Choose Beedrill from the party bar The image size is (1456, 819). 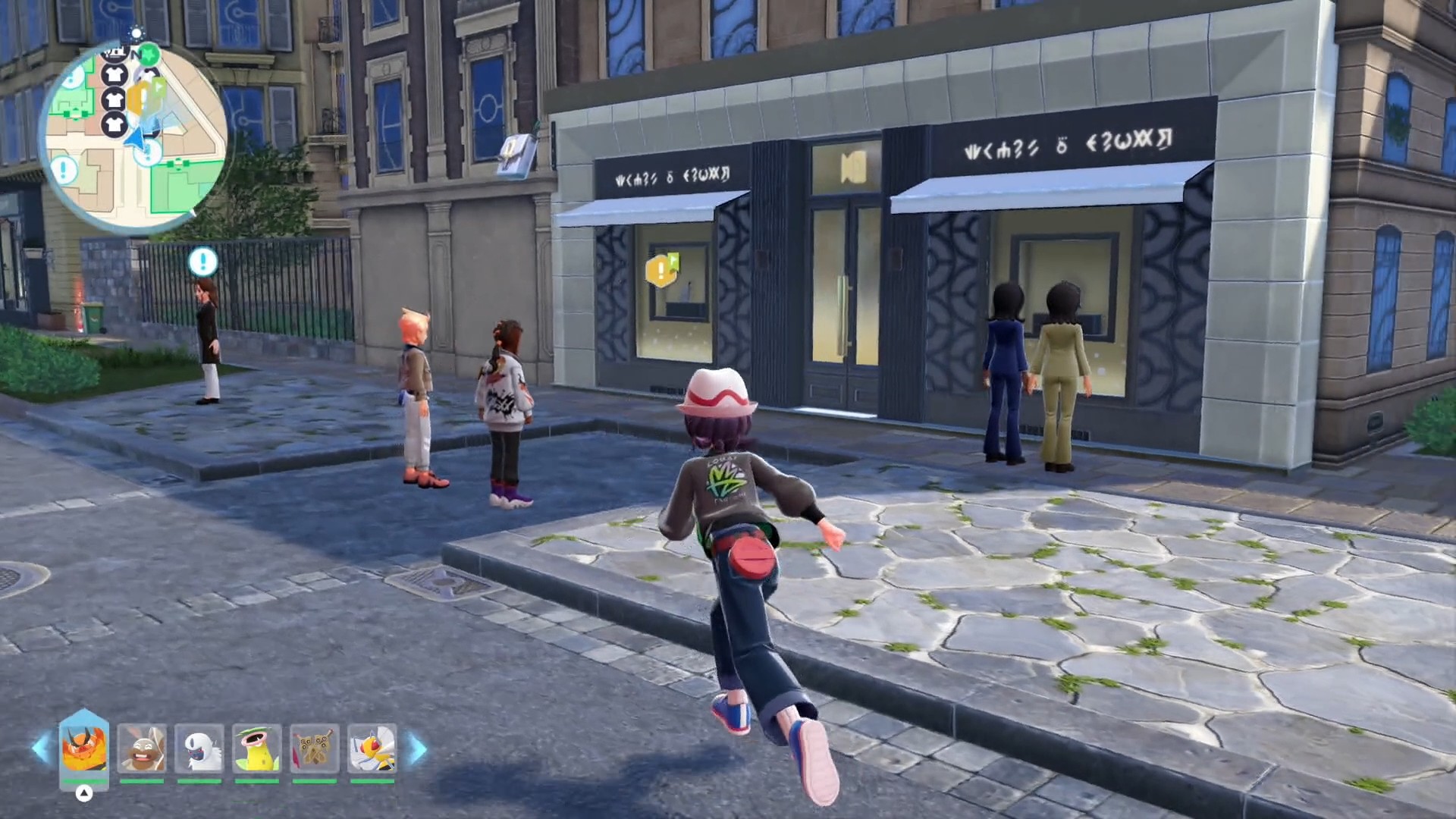pos(372,748)
